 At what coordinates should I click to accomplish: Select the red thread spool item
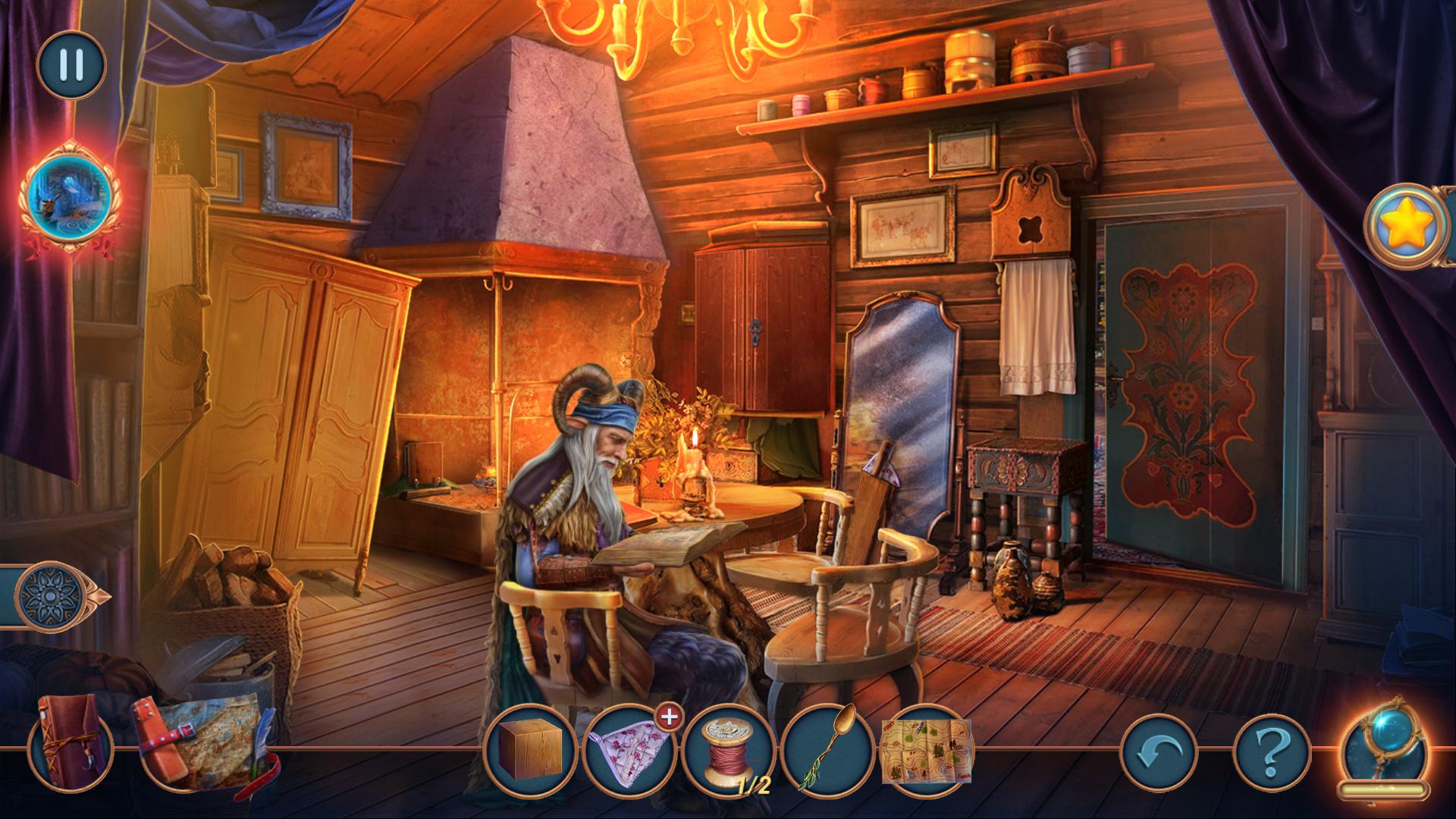click(726, 749)
